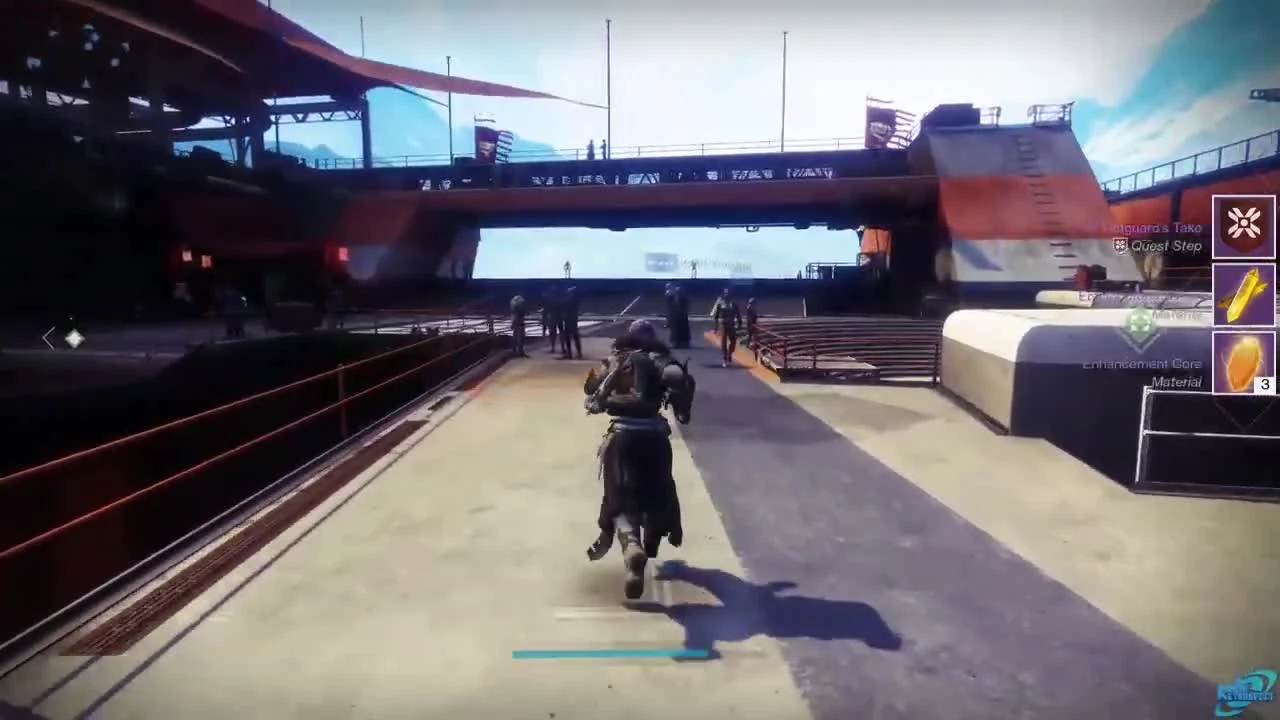Select the green diamond triumph emblem overlay
Image resolution: width=1280 pixels, height=720 pixels.
tap(1141, 320)
